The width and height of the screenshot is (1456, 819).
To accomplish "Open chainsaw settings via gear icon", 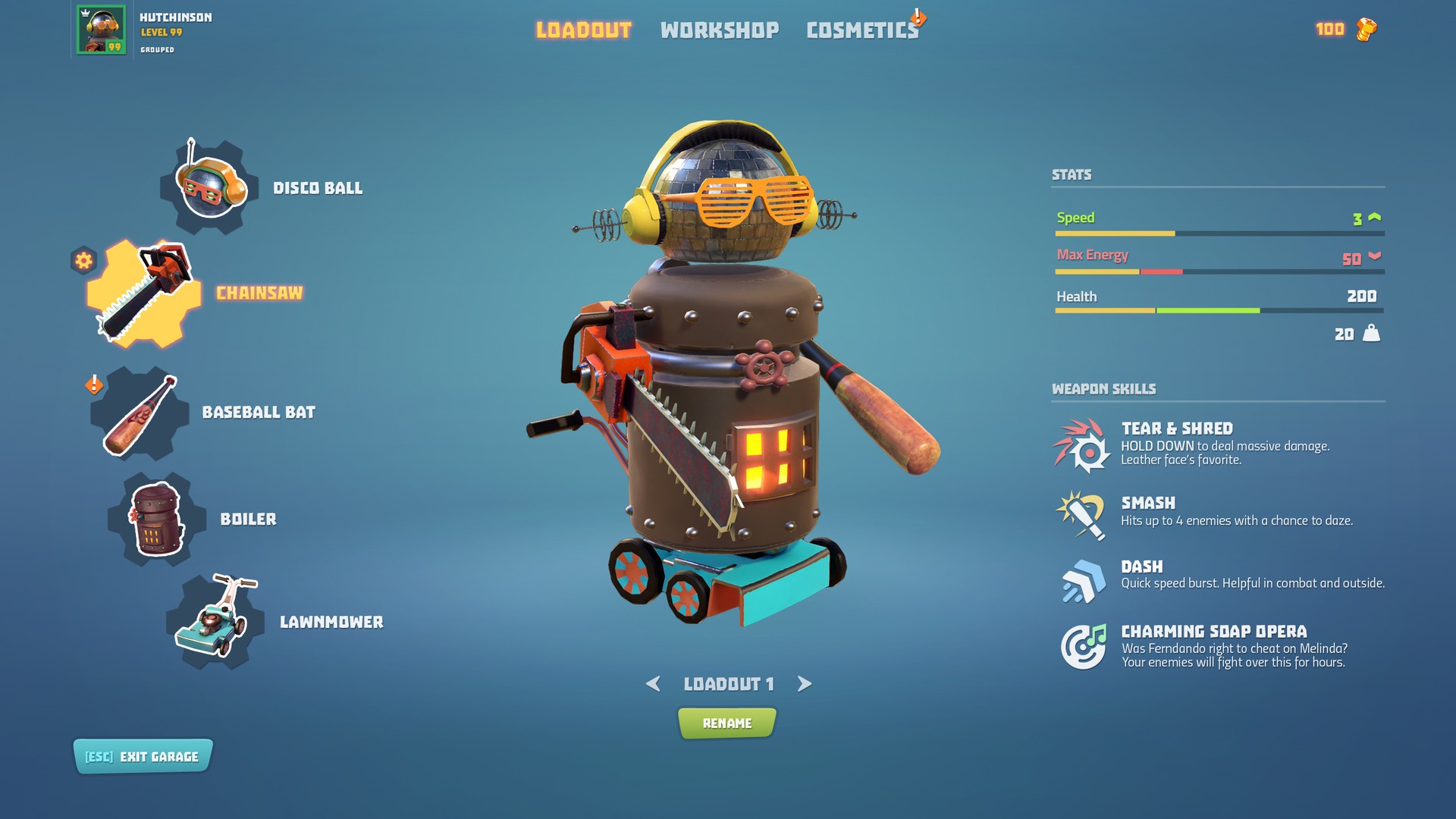I will (83, 259).
